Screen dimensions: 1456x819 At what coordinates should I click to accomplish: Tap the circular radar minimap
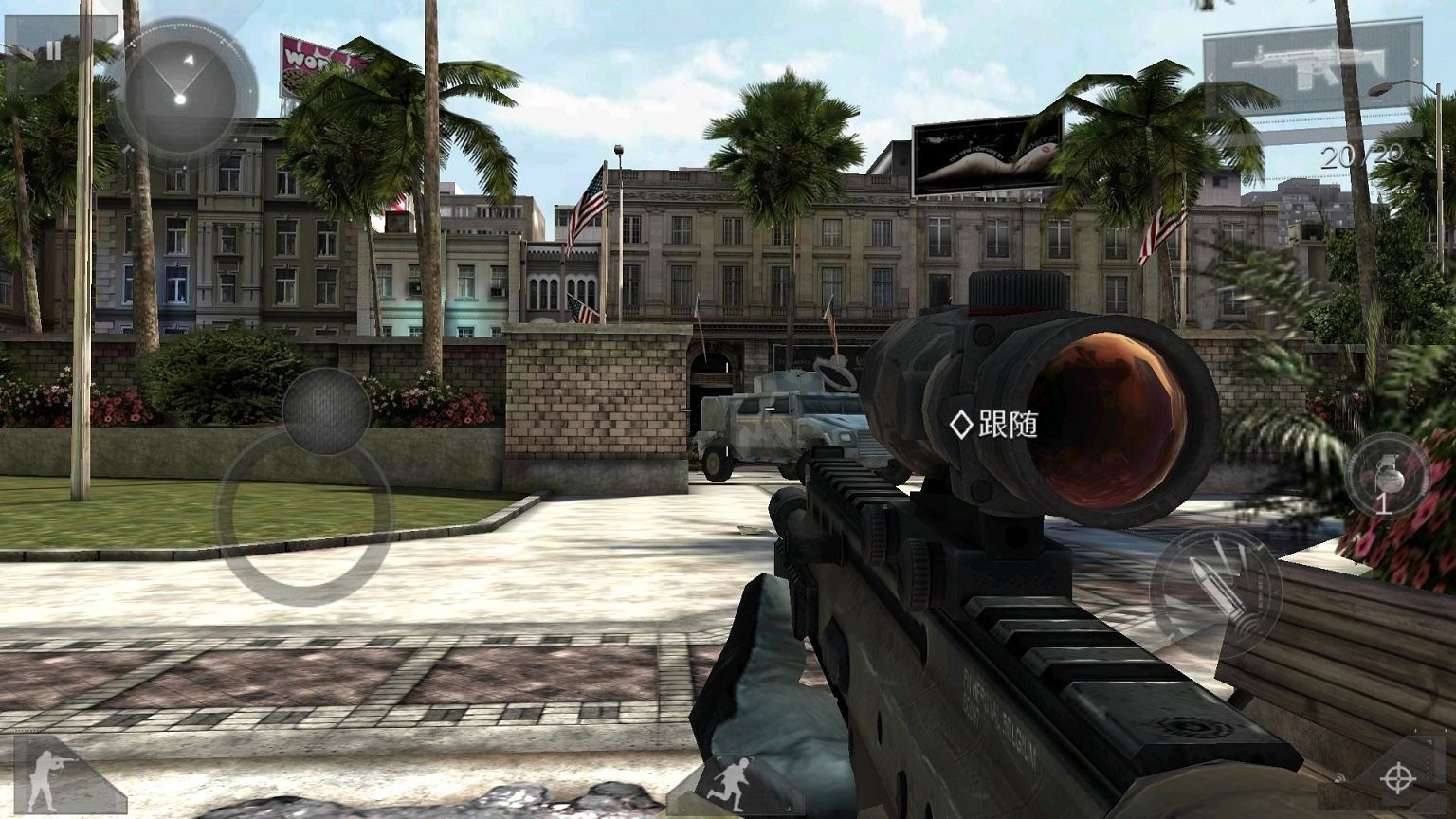tap(180, 92)
